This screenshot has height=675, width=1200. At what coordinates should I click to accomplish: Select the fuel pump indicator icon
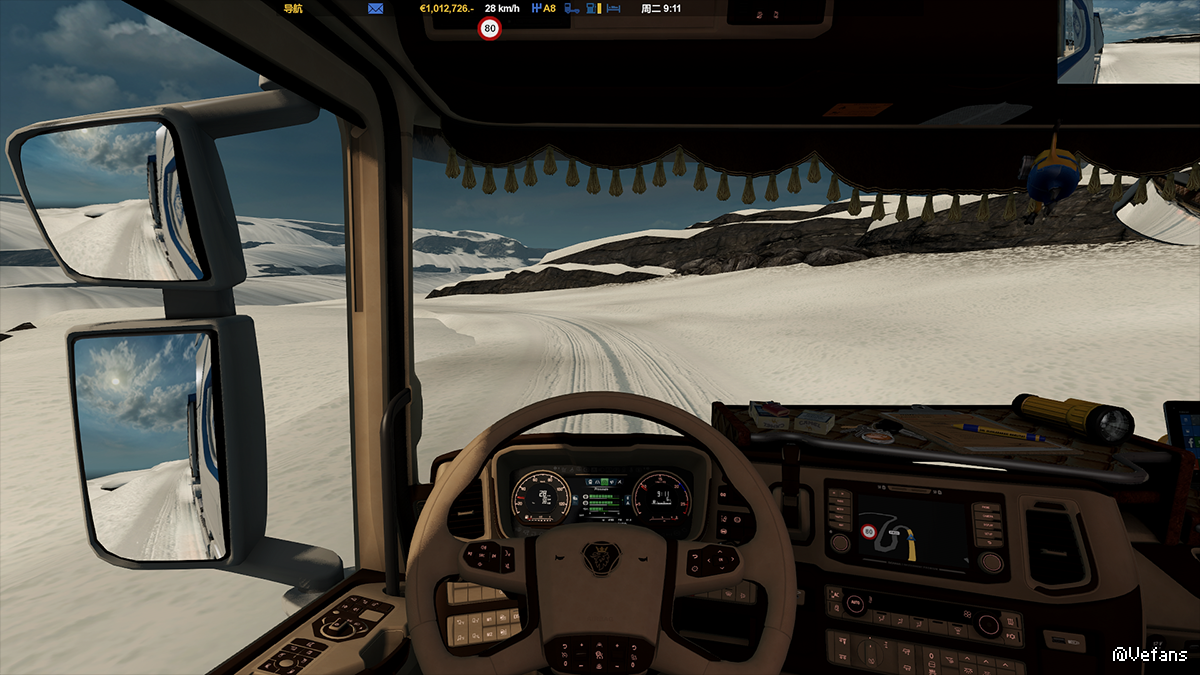593,8
